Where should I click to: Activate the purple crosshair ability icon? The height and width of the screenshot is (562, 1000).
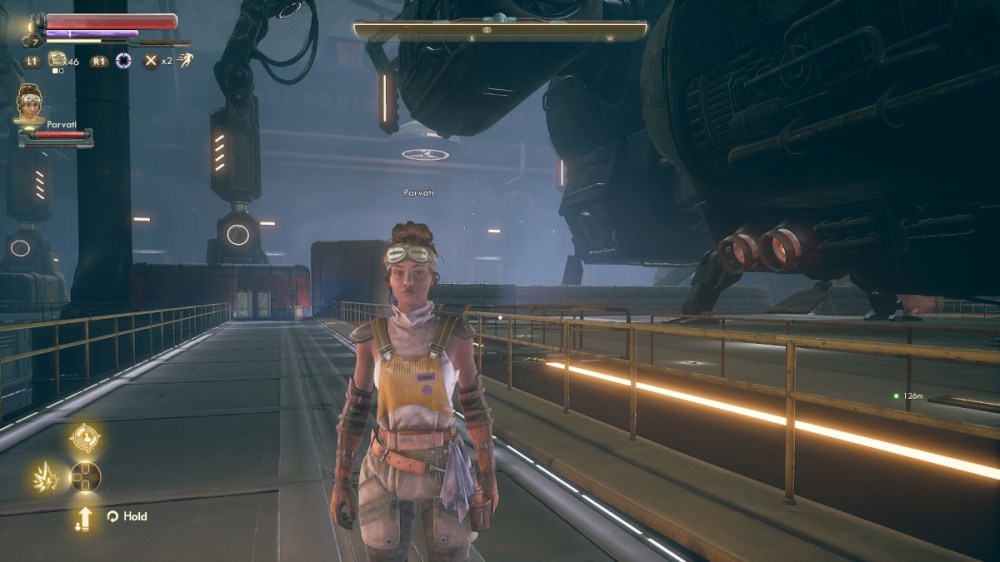pyautogui.click(x=124, y=61)
